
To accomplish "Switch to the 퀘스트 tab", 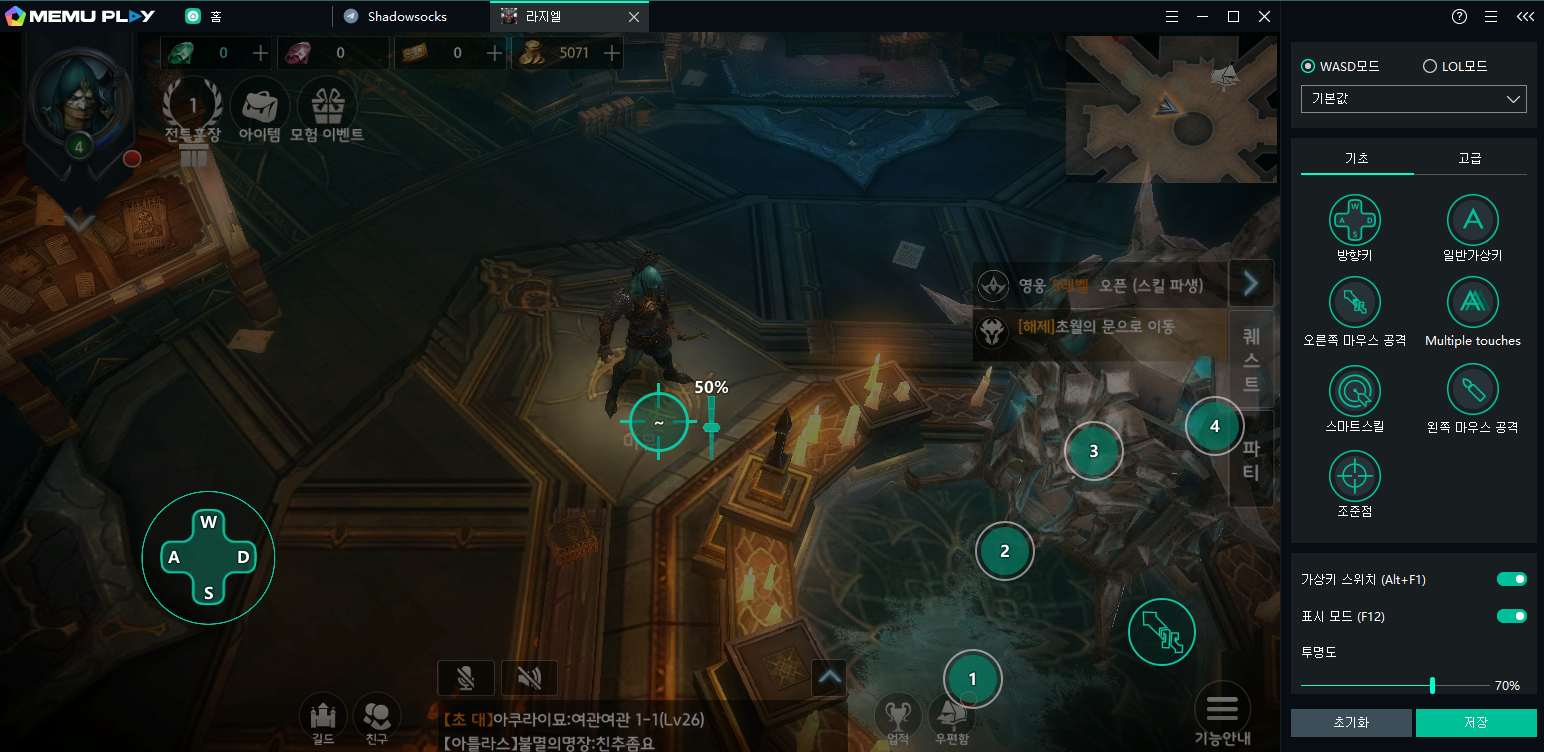I will pos(1250,358).
